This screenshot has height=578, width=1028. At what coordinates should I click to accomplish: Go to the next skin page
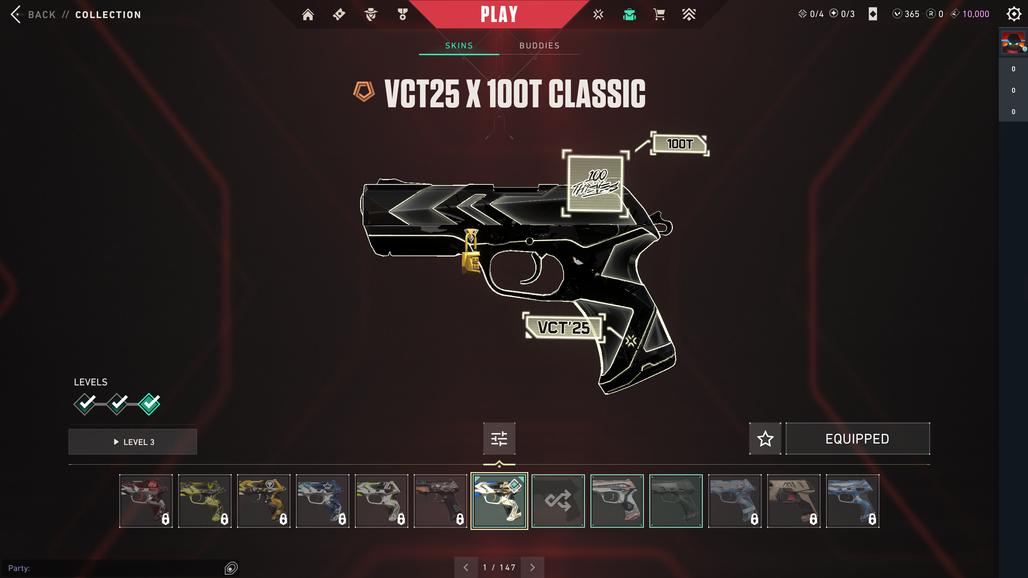(x=532, y=567)
